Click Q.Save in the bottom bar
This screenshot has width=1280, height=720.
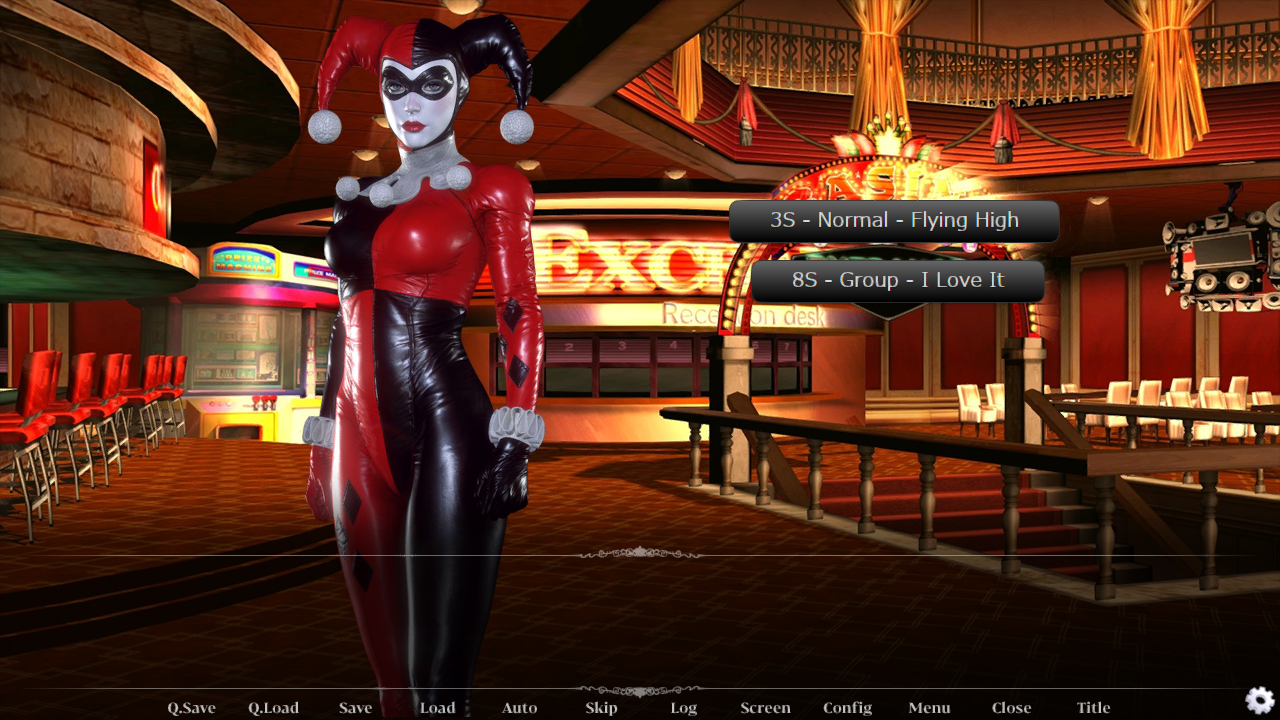pyautogui.click(x=191, y=708)
